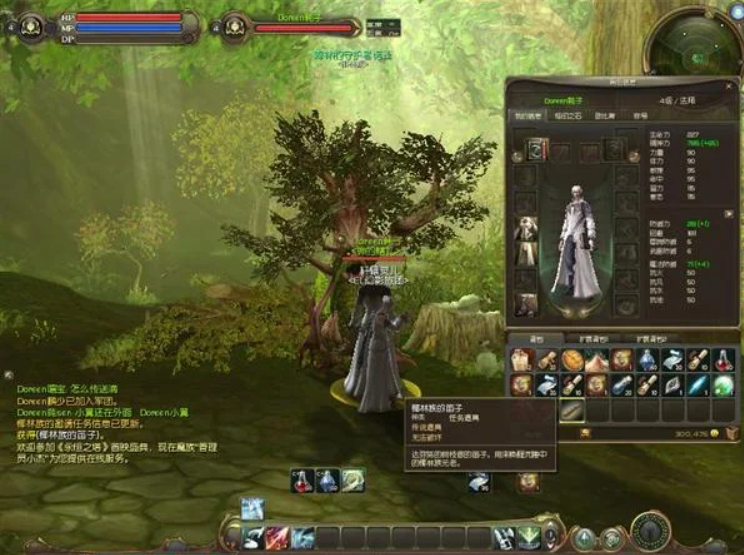The width and height of the screenshot is (744, 555).
Task: Select the seed item in the bag
Action: click(x=572, y=411)
